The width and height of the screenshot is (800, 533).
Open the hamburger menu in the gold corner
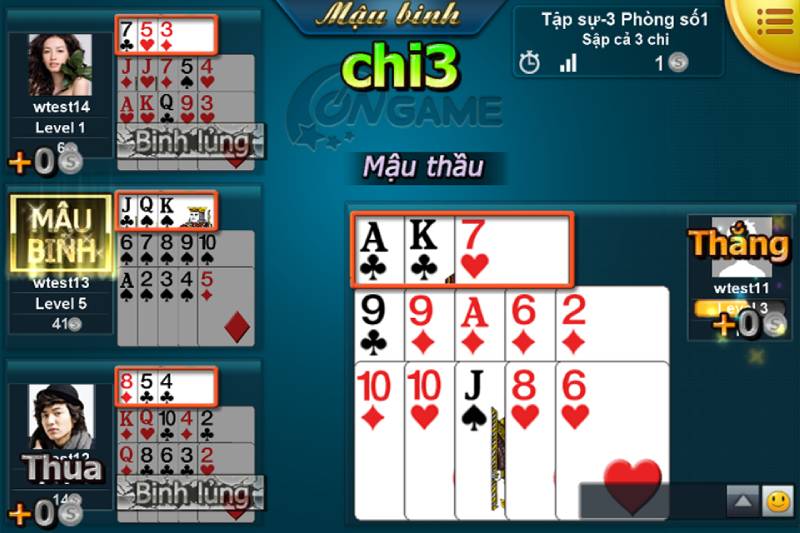[773, 19]
